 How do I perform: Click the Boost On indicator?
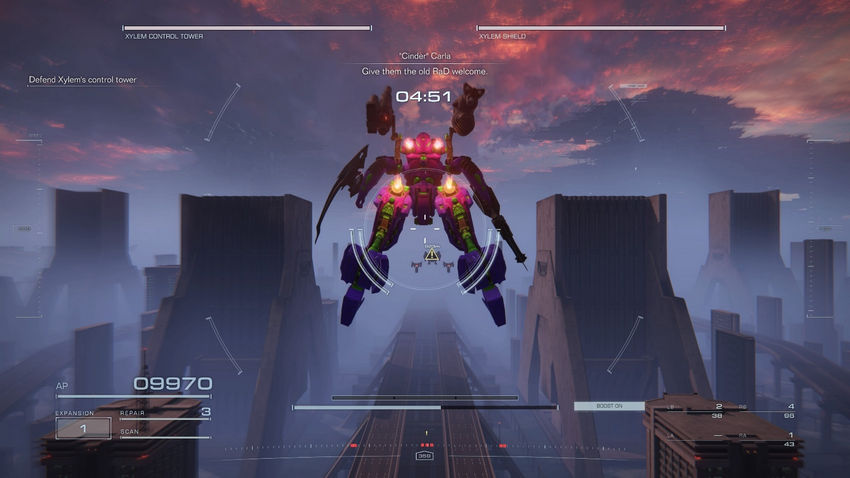pos(595,406)
